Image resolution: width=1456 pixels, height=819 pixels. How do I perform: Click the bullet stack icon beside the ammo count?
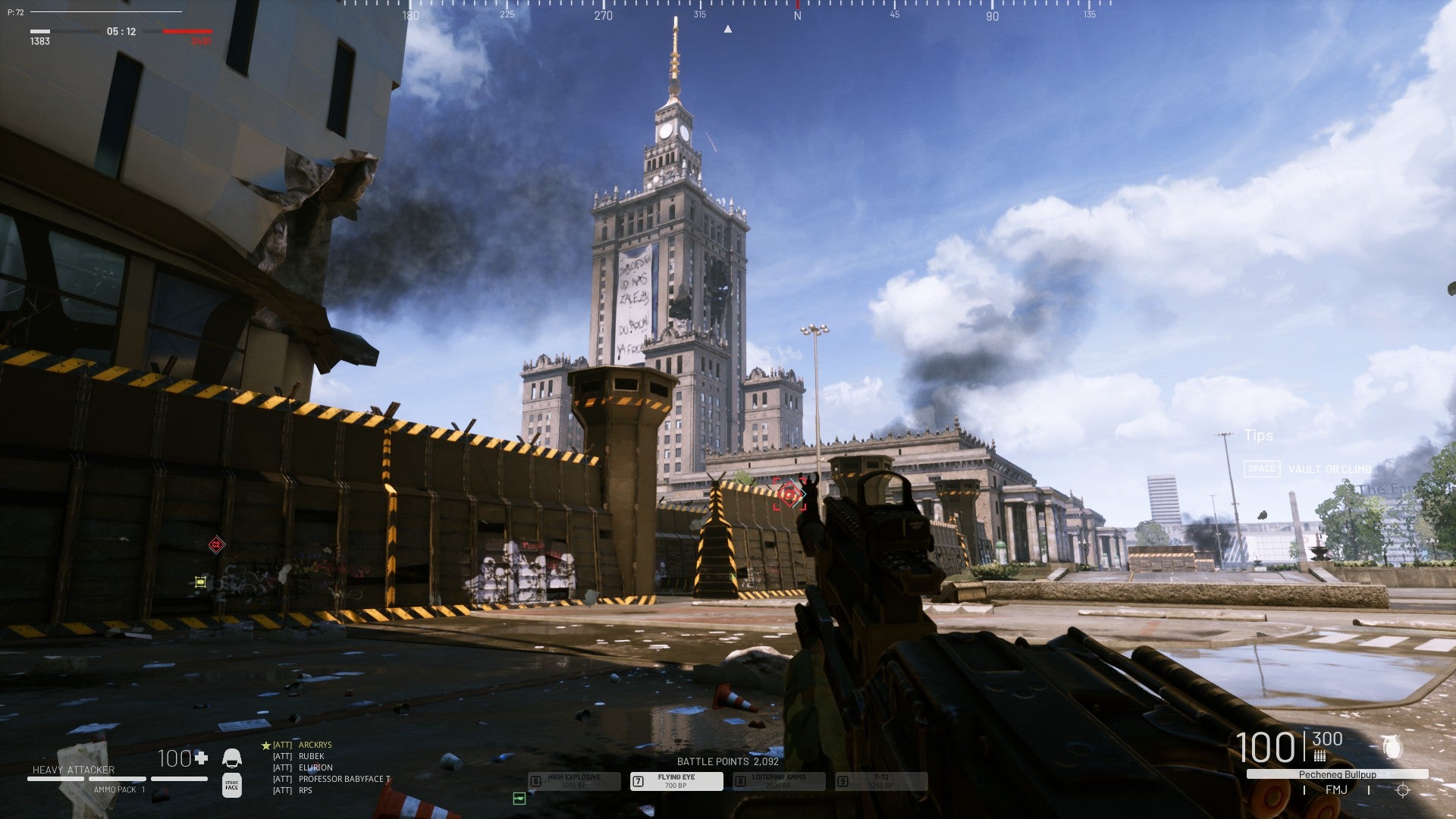(x=1320, y=755)
